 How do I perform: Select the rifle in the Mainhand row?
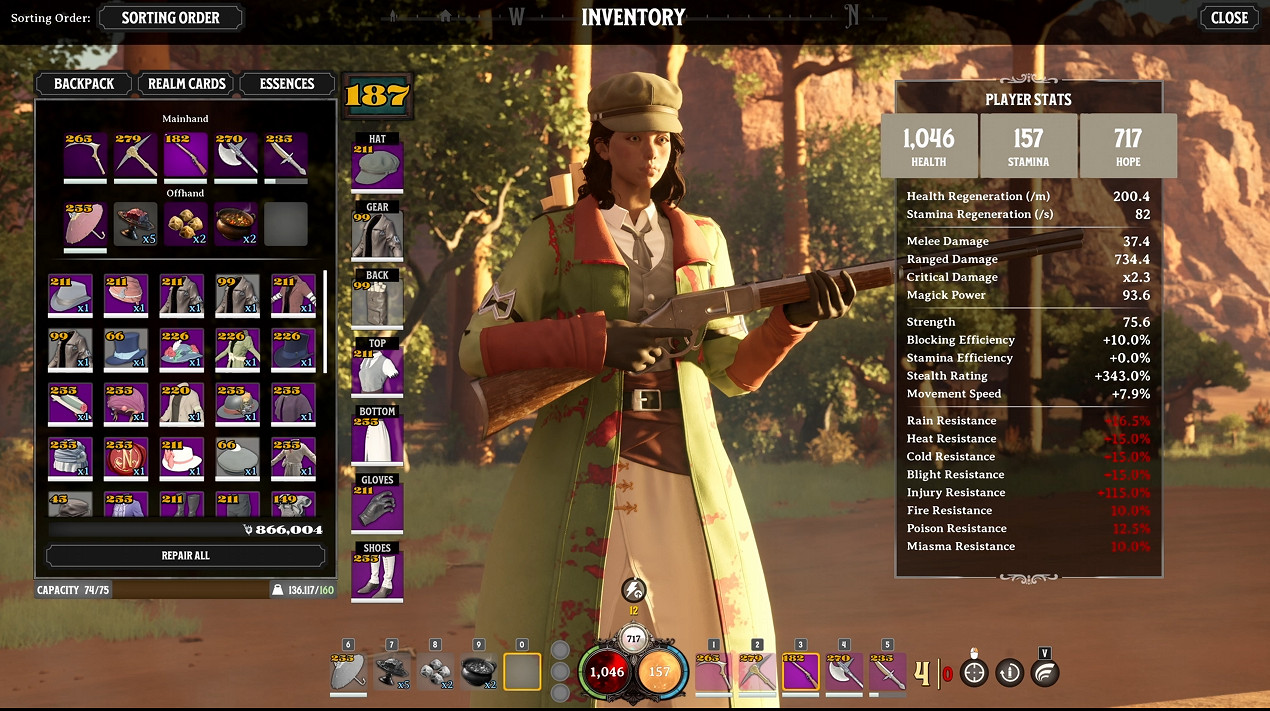point(185,155)
